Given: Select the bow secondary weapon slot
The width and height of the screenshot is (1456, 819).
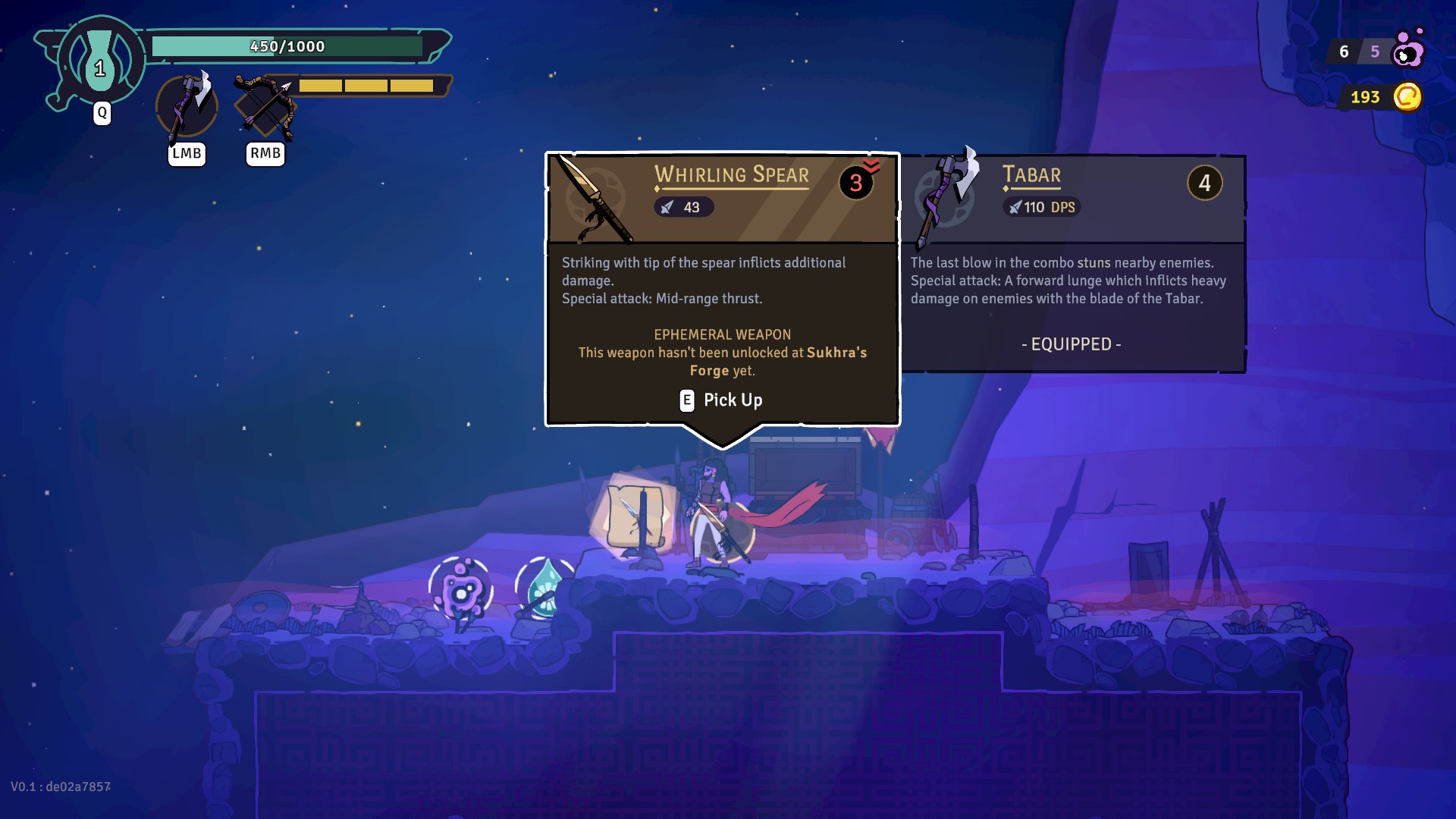Looking at the screenshot, I should coord(265,107).
